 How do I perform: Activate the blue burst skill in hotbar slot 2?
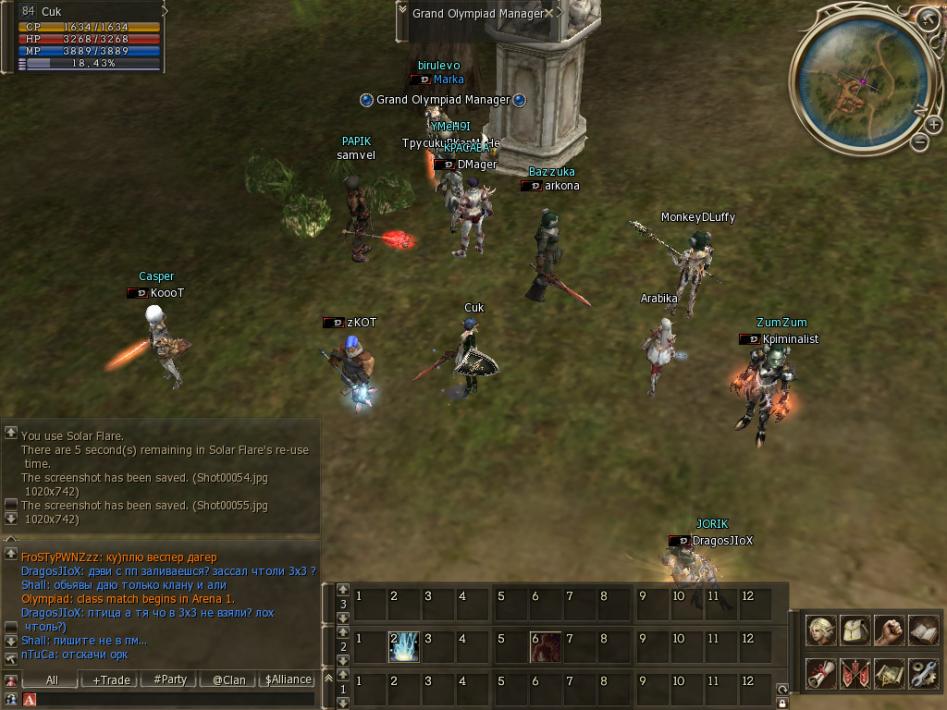pyautogui.click(x=403, y=647)
